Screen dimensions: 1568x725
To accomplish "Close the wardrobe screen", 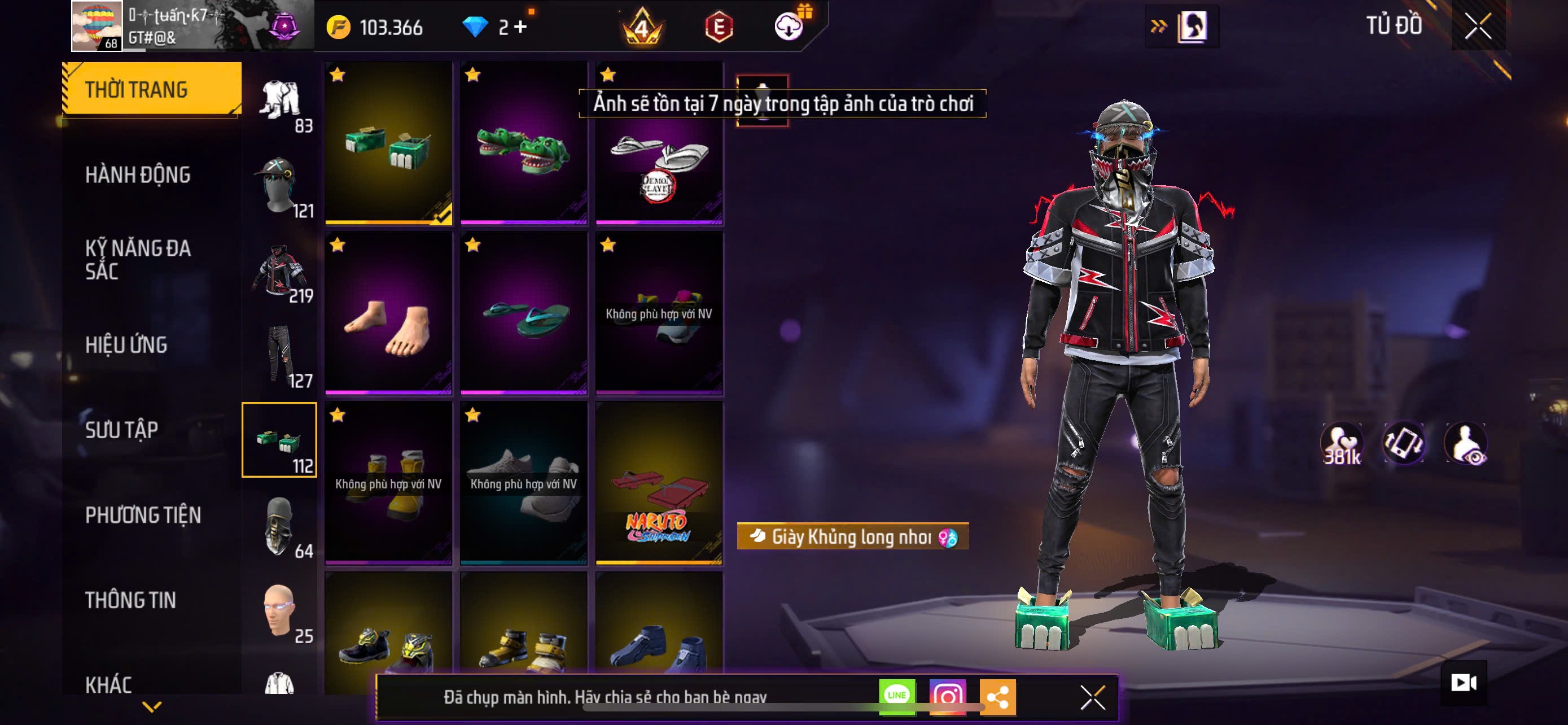I will (x=1478, y=26).
